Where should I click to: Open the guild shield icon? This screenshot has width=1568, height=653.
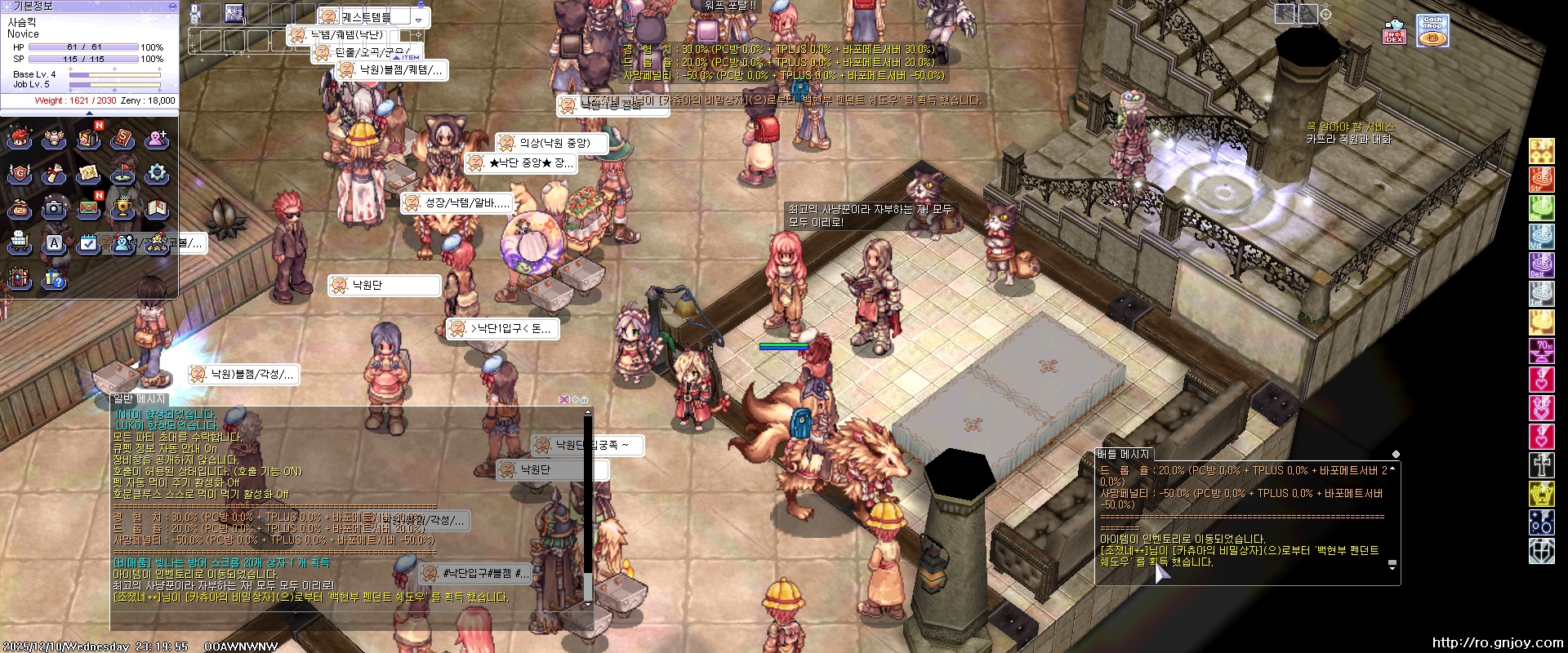pyautogui.click(x=20, y=174)
